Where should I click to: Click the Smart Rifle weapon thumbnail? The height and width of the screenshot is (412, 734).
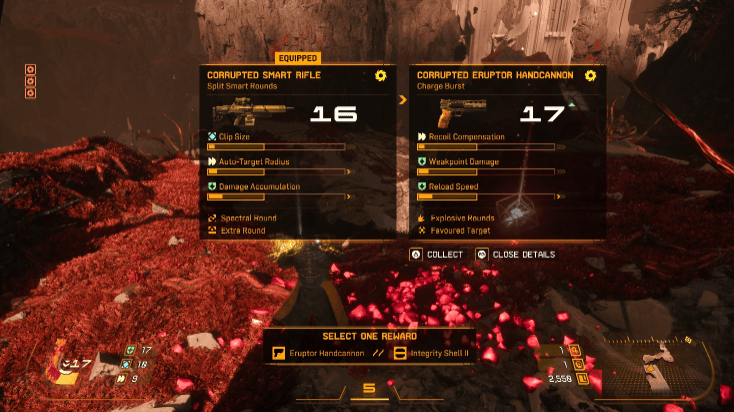click(x=240, y=110)
